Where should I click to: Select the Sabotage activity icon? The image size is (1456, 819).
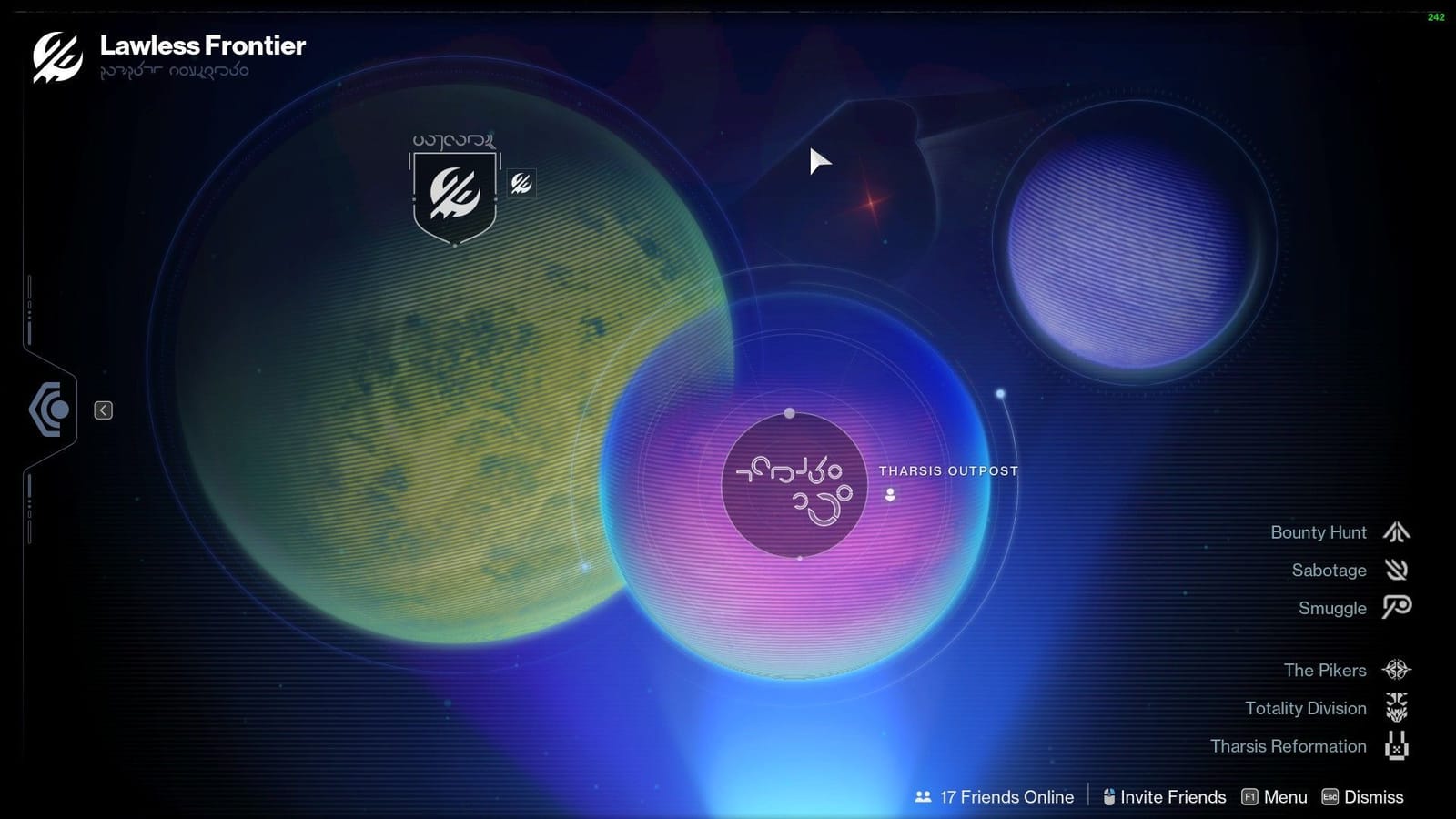pyautogui.click(x=1396, y=571)
